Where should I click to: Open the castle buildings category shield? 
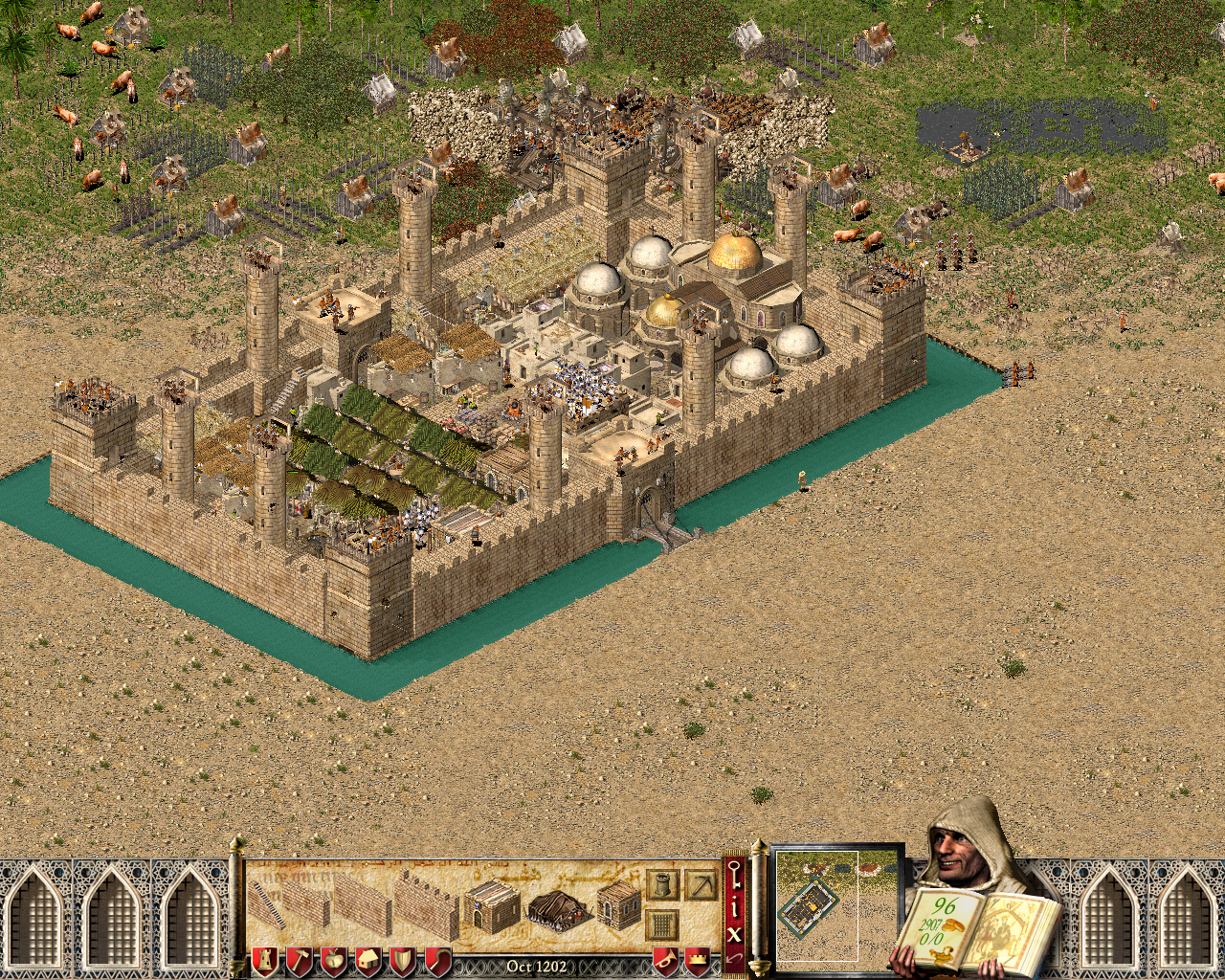click(265, 960)
